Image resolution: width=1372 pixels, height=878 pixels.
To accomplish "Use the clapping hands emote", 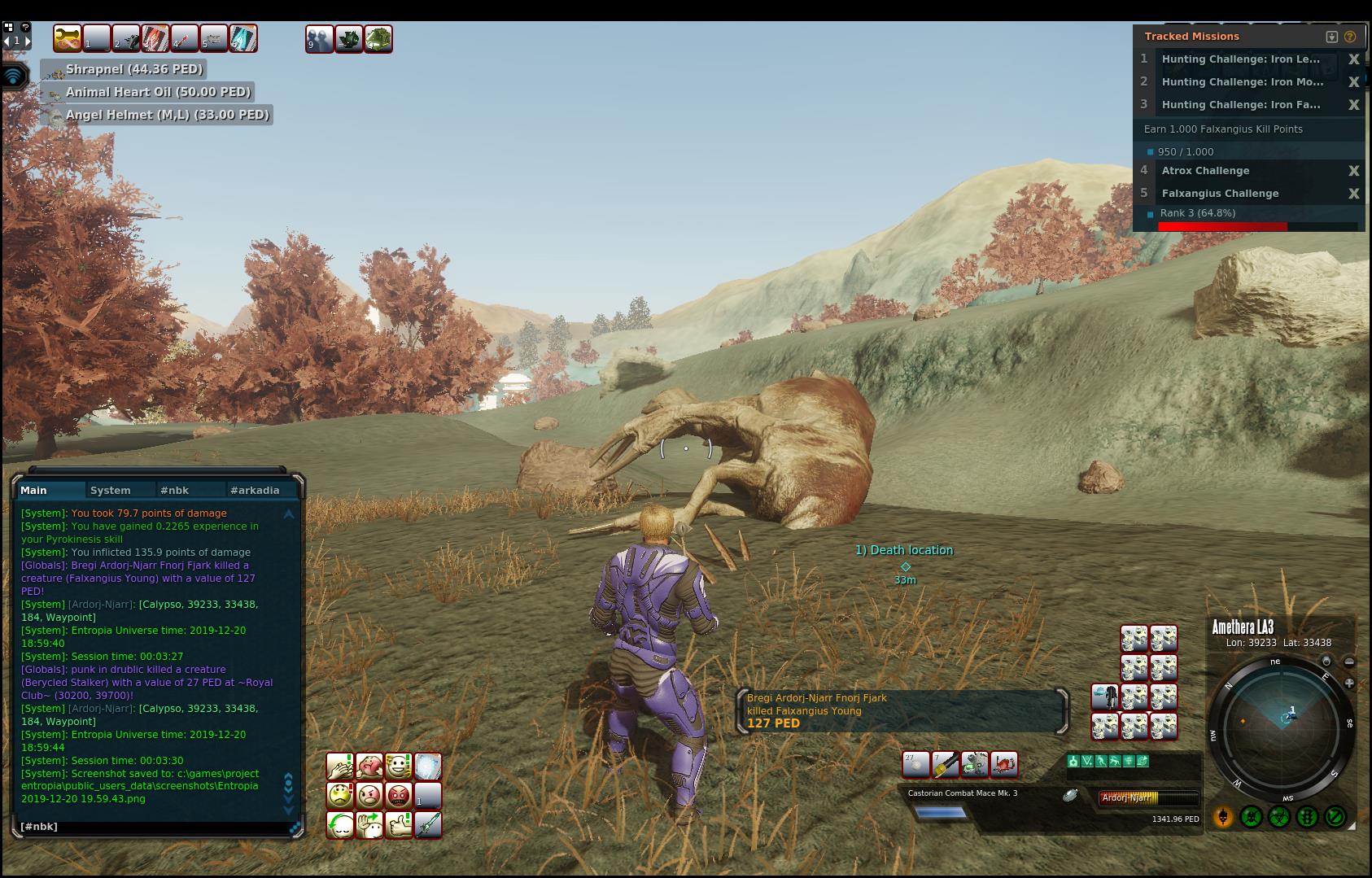I will (339, 766).
